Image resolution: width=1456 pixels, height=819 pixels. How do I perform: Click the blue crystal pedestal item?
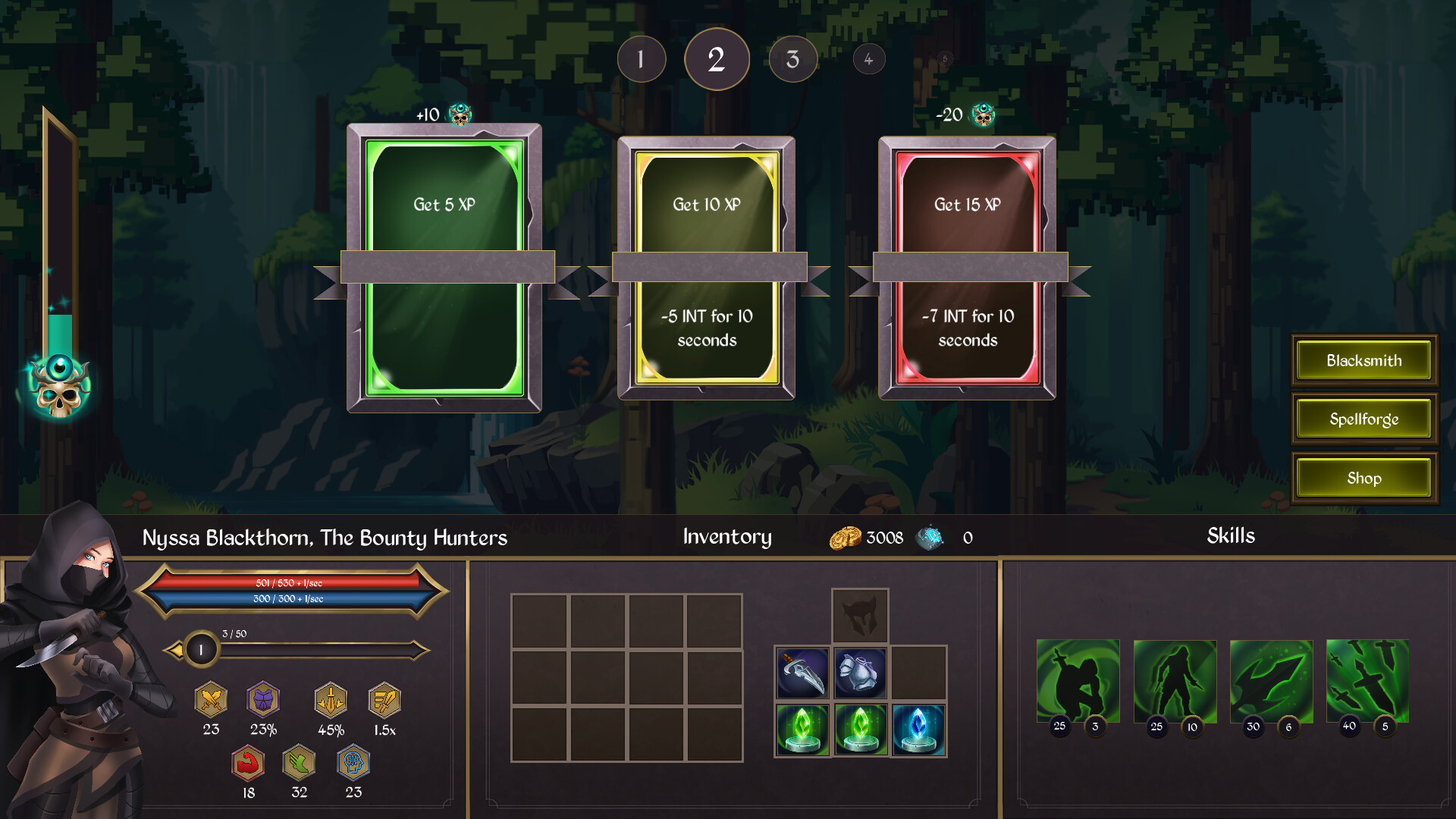918,730
